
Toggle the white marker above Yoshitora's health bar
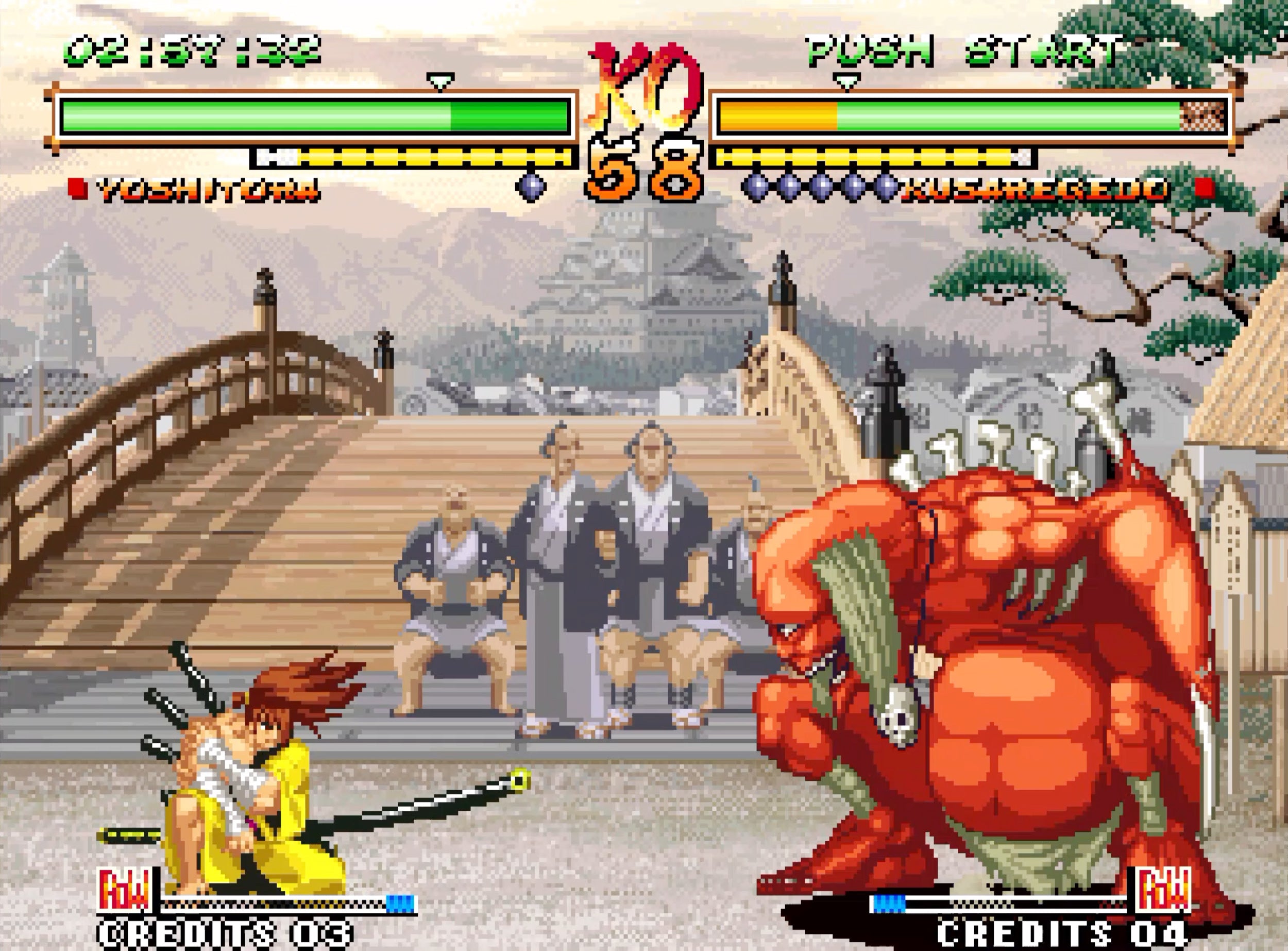coord(440,80)
